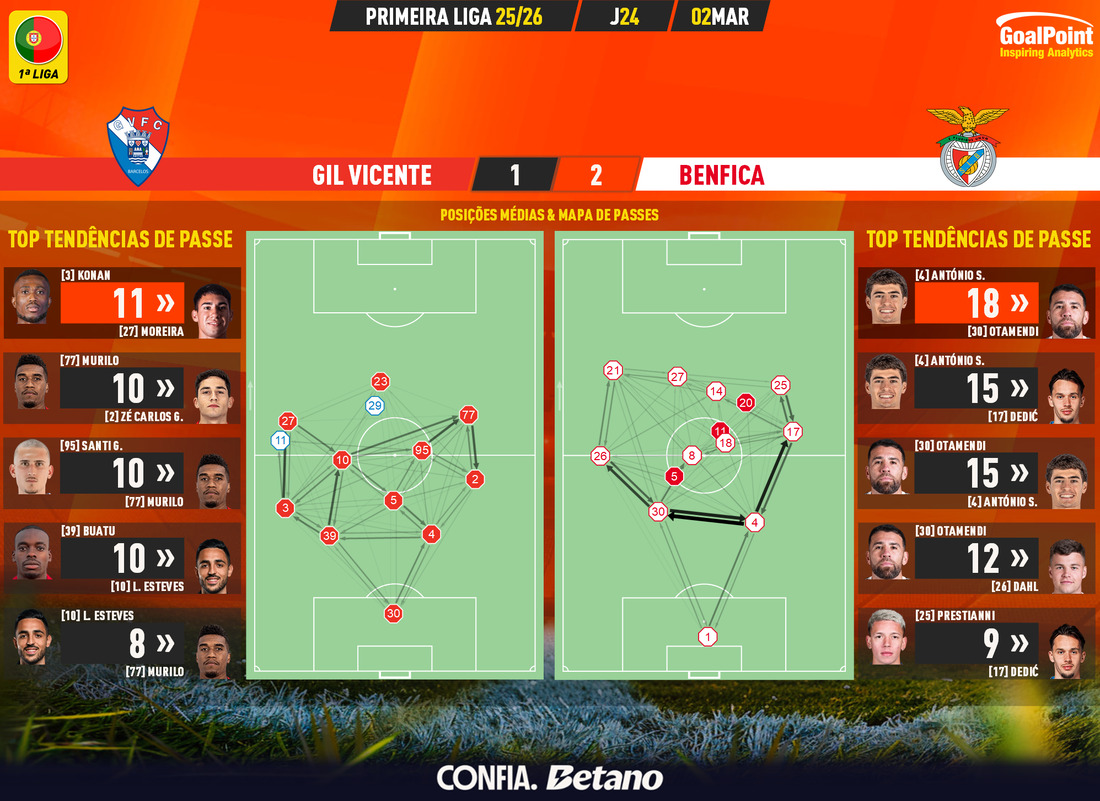1100x801 pixels.
Task: Pick the Otamendi to Dahl pass row
Action: [x=977, y=558]
